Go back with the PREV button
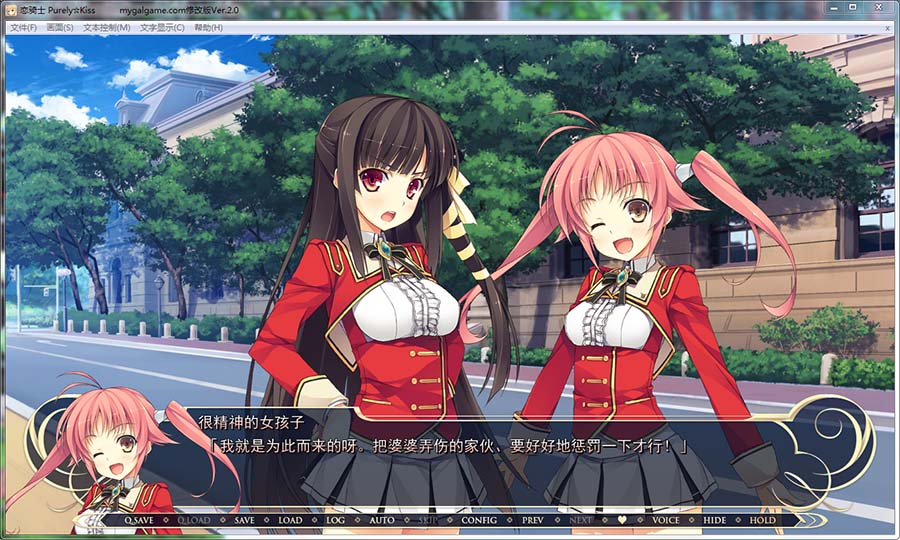Screen dimensions: 900x540 (533, 520)
